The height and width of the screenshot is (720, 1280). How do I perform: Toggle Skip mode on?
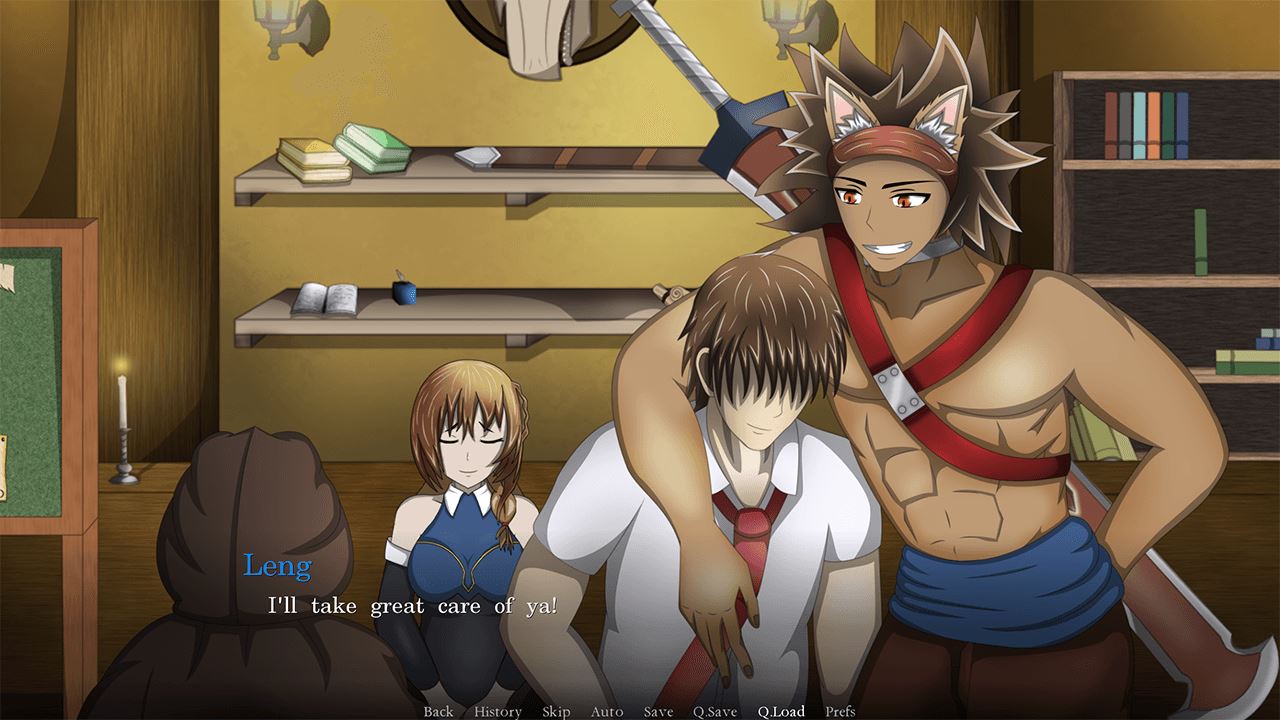click(556, 711)
